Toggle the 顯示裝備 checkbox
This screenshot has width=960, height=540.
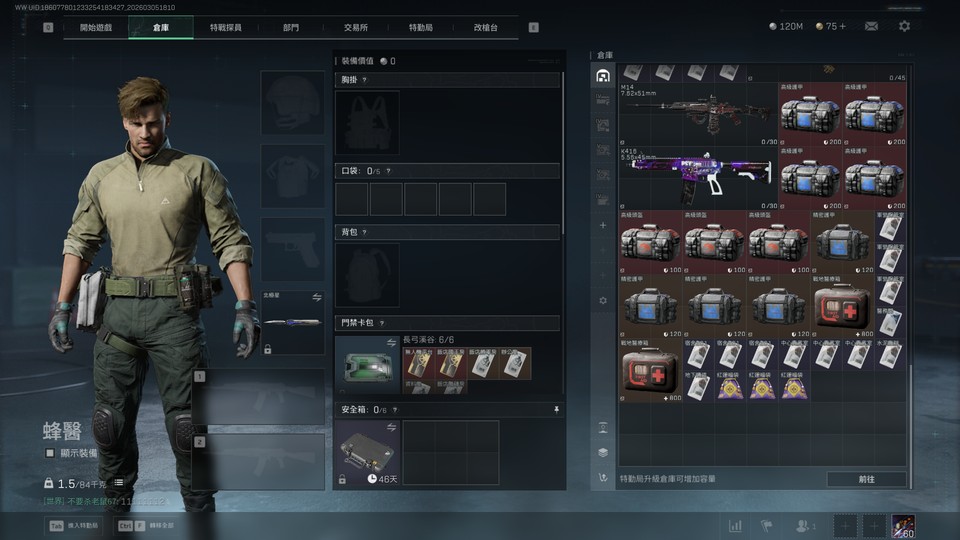(x=50, y=453)
